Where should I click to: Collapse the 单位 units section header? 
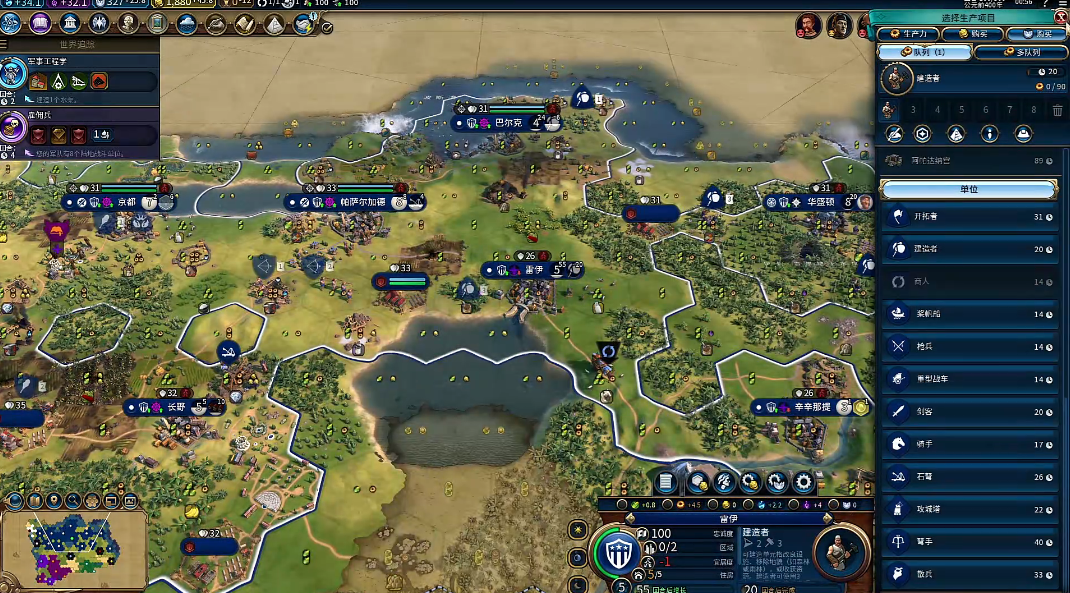(968, 189)
